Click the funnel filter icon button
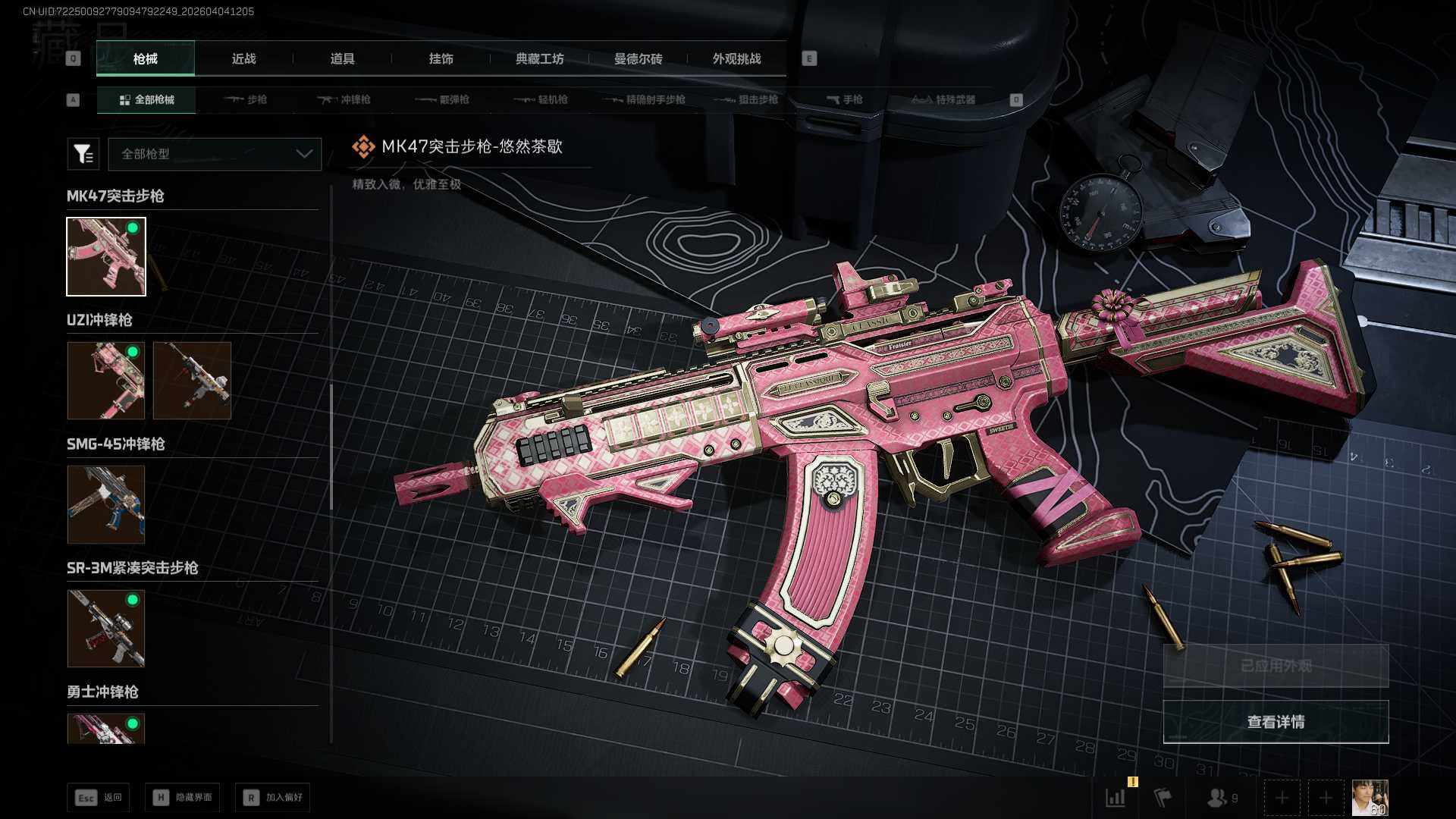The height and width of the screenshot is (819, 1456). 83,154
